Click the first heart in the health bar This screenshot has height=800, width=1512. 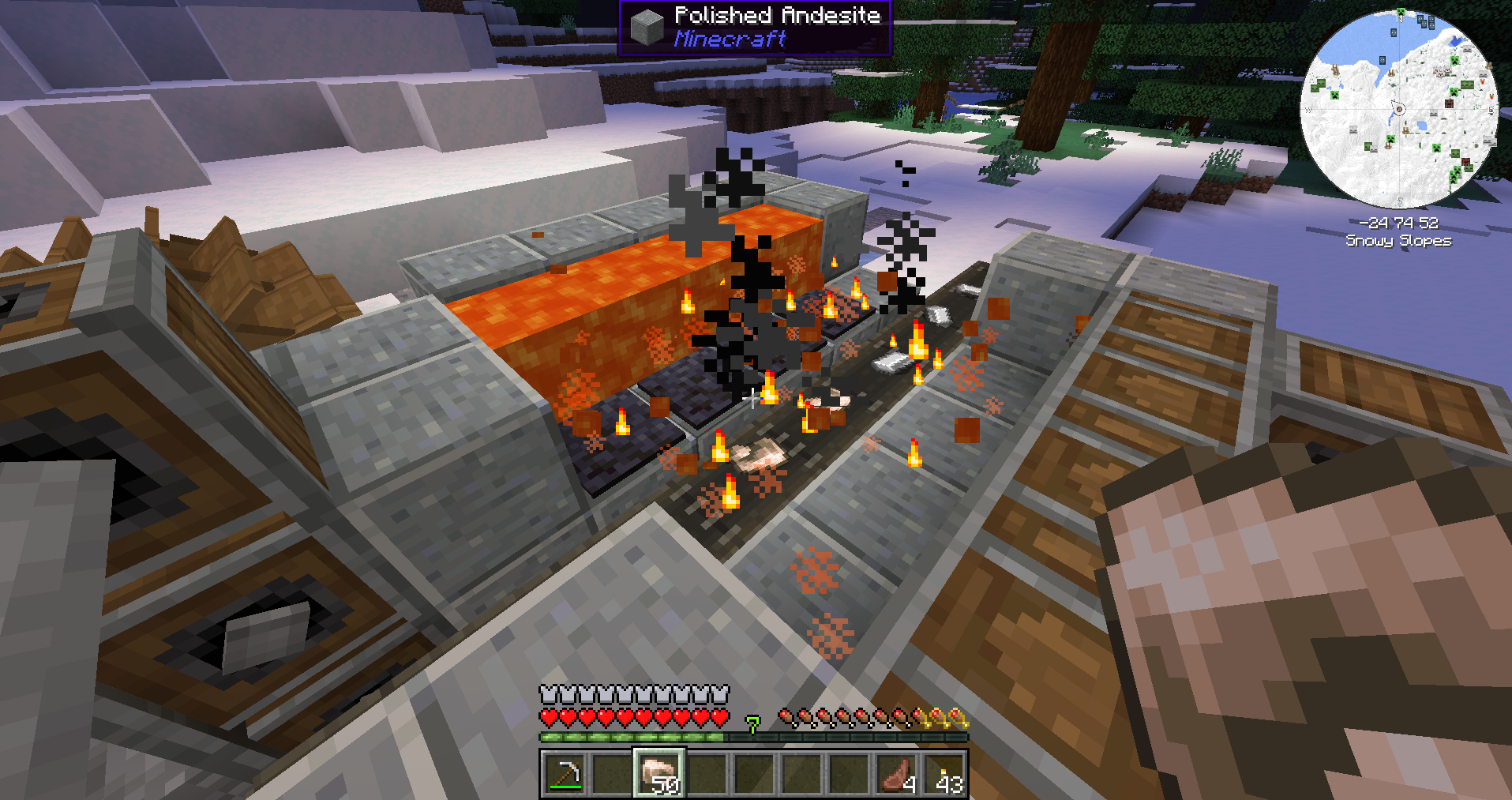[x=548, y=719]
